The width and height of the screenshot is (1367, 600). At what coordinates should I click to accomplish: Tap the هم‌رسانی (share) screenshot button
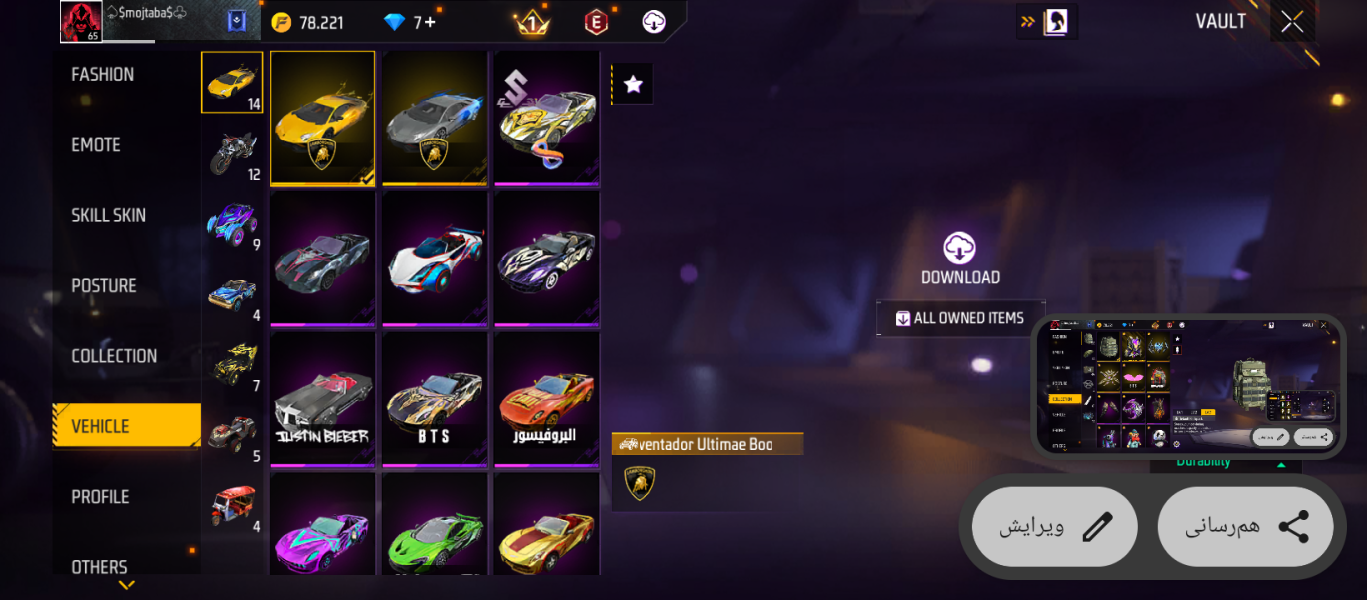(1246, 527)
